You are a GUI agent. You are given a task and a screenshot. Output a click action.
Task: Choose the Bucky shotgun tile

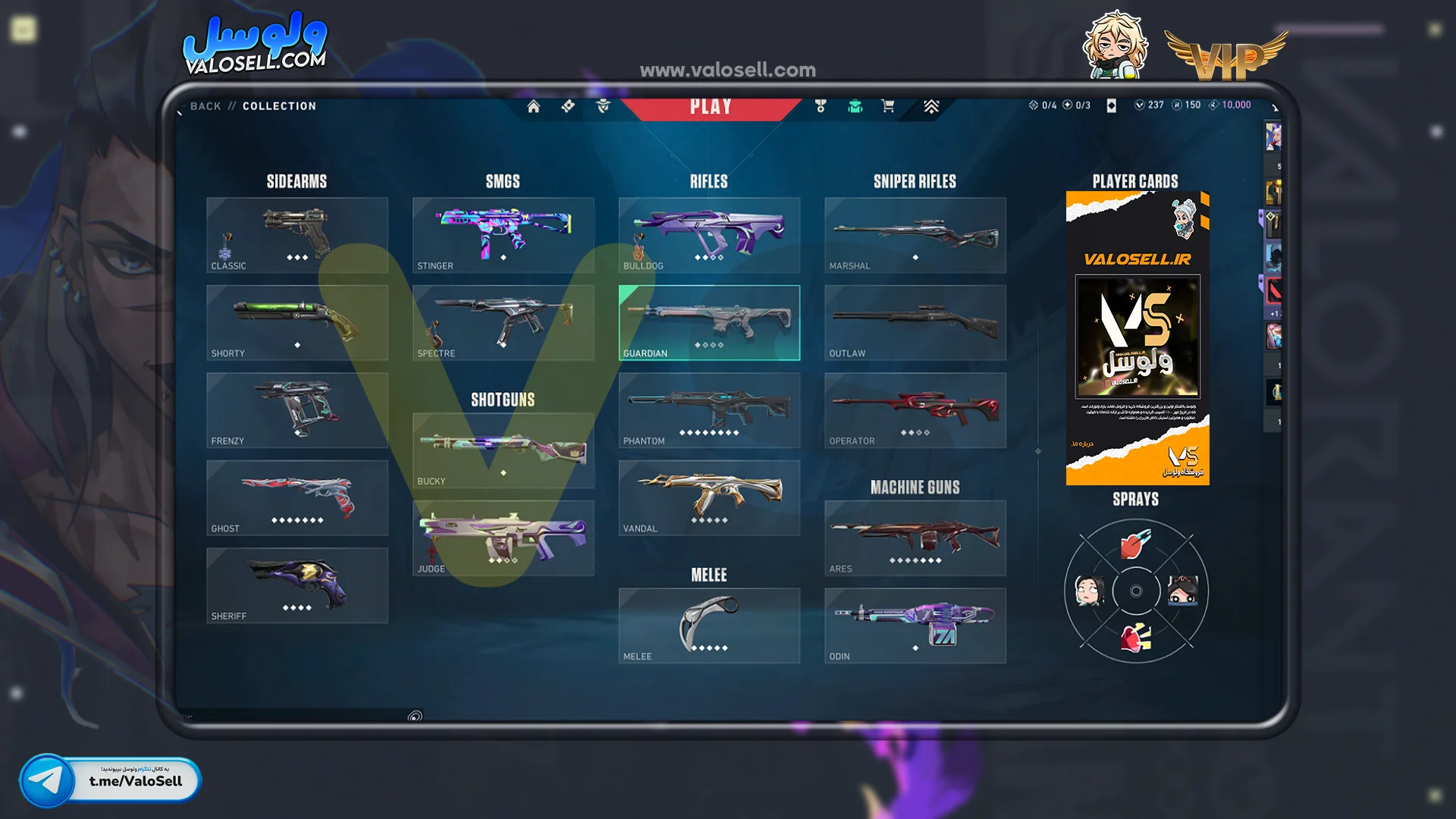(x=504, y=450)
